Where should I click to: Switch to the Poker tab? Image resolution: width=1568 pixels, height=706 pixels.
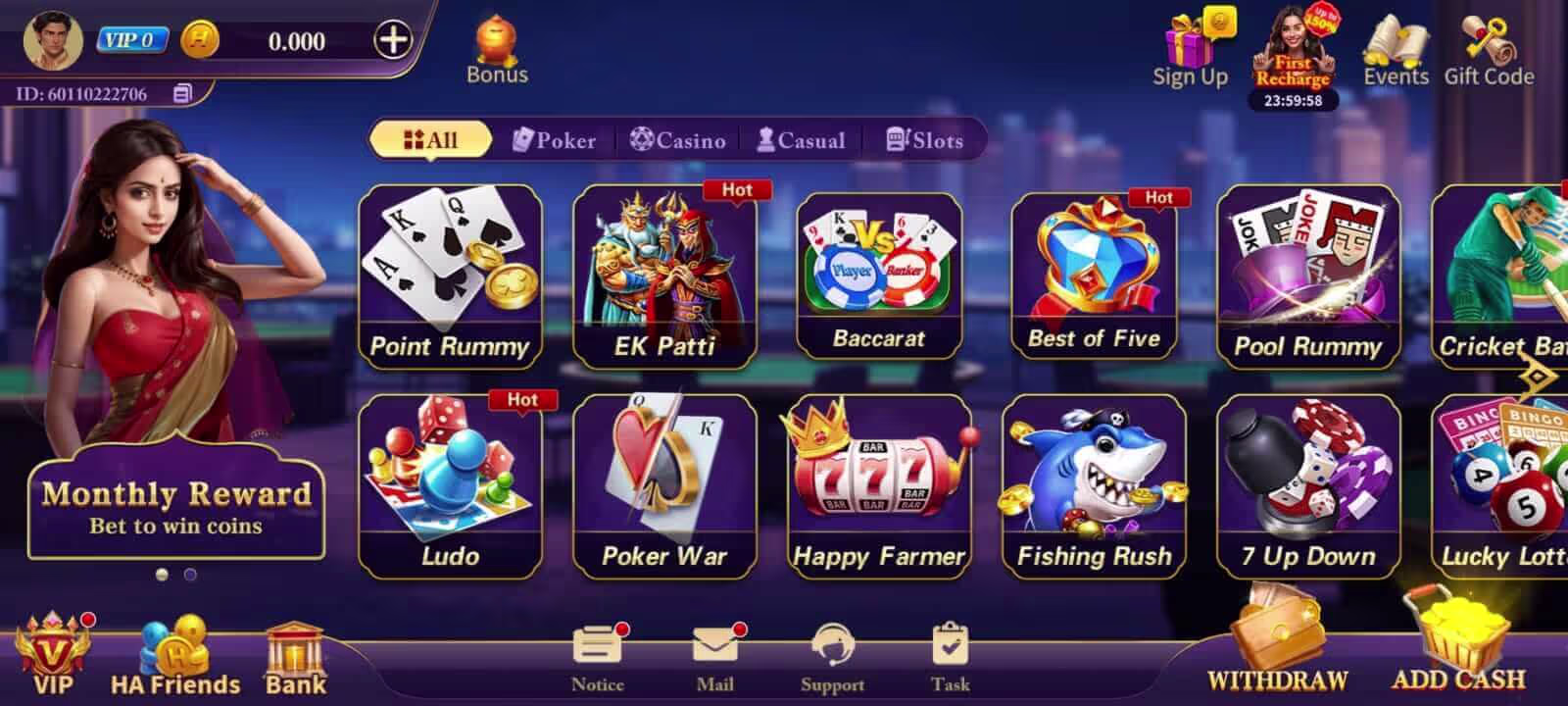coord(554,140)
